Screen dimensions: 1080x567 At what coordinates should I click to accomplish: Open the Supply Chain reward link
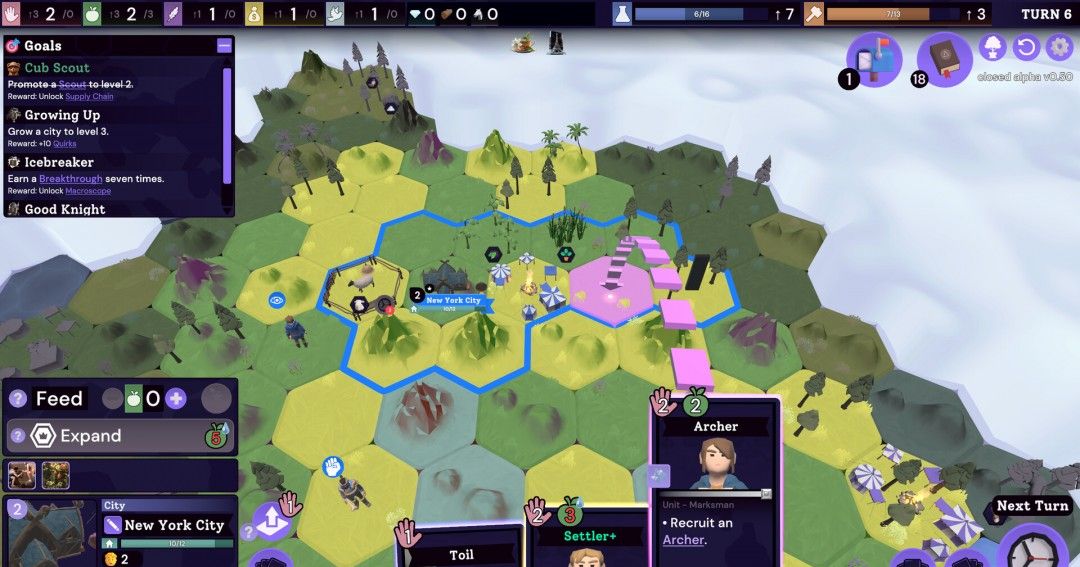point(89,97)
